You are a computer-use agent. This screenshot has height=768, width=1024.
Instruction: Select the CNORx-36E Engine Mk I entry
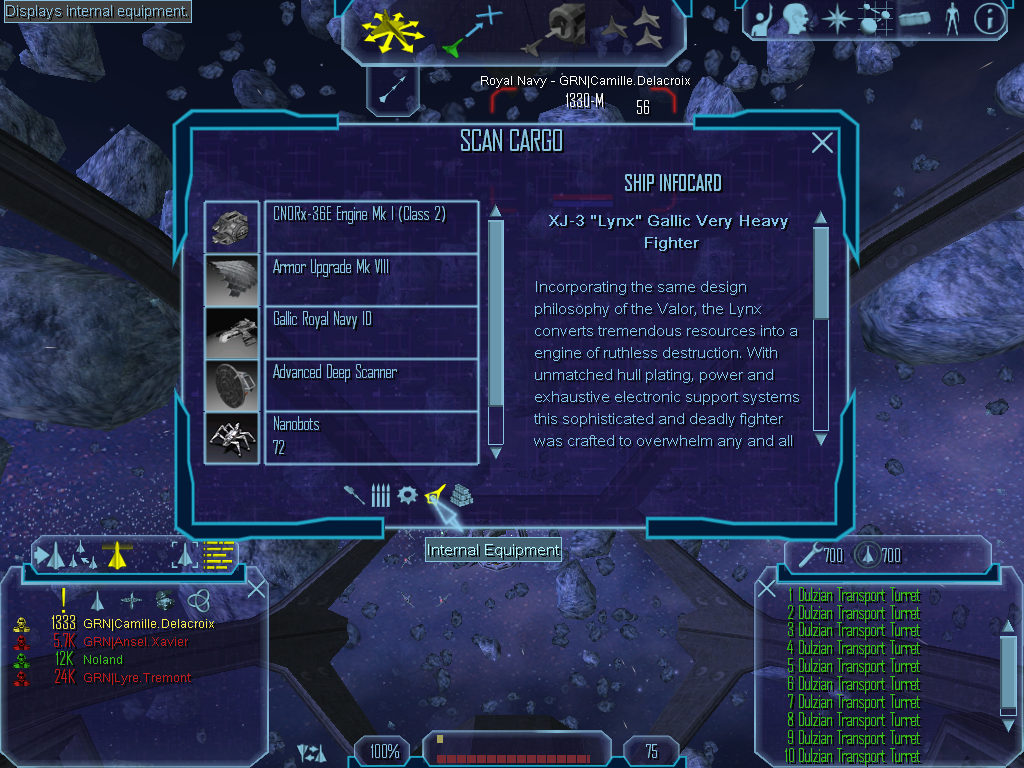point(370,226)
